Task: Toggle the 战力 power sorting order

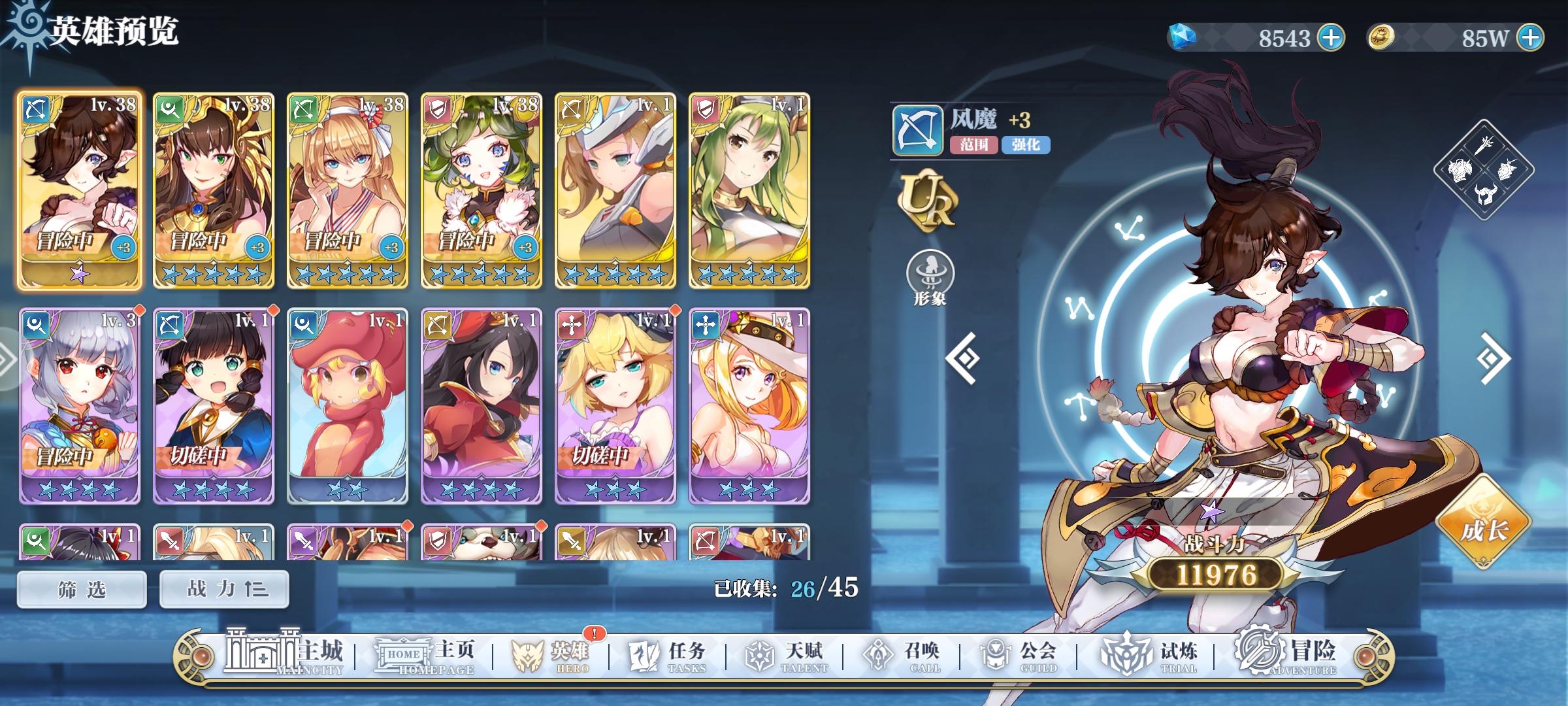Action: pos(223,588)
